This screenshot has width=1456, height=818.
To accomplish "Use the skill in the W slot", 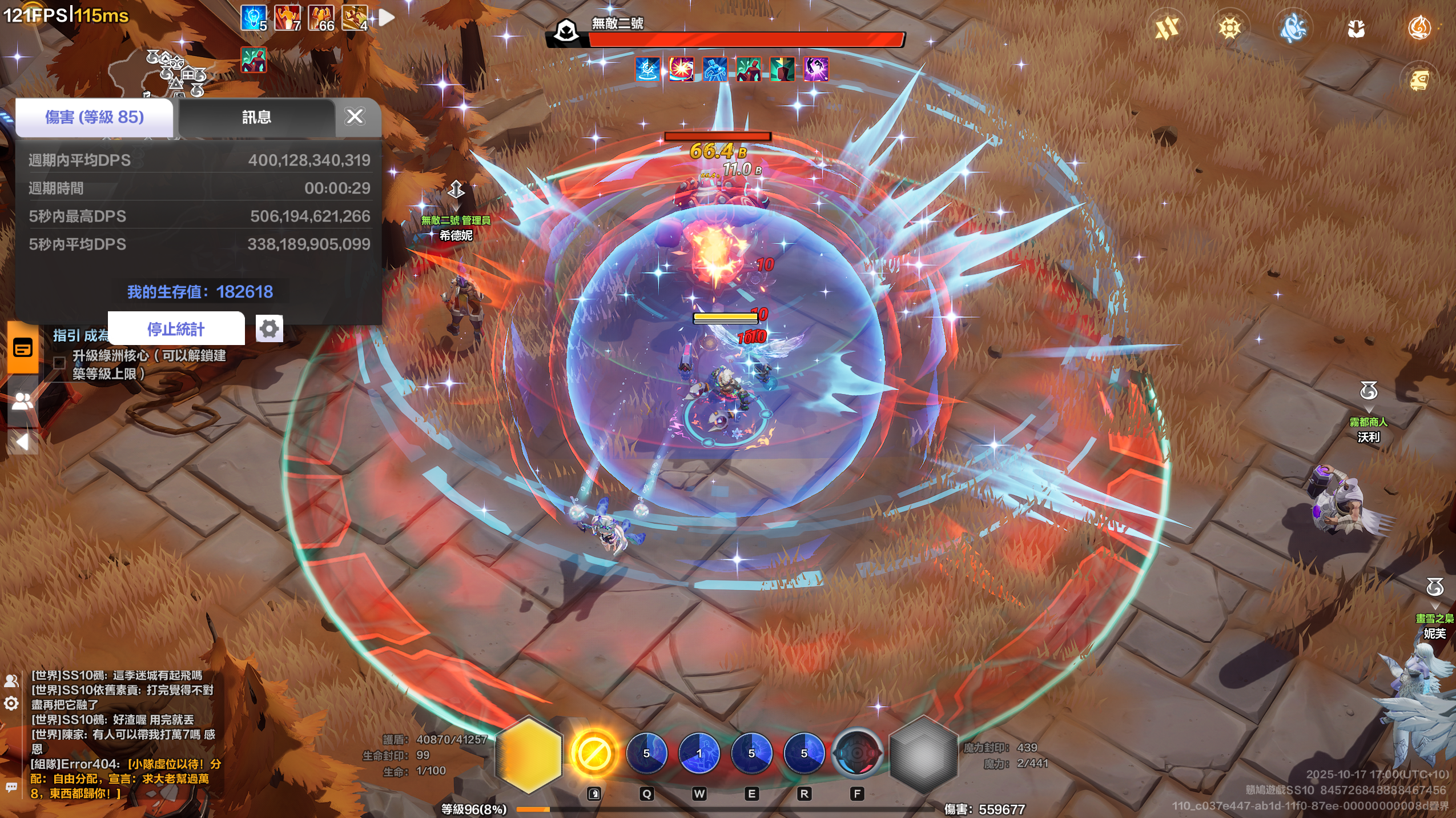I will [x=699, y=753].
